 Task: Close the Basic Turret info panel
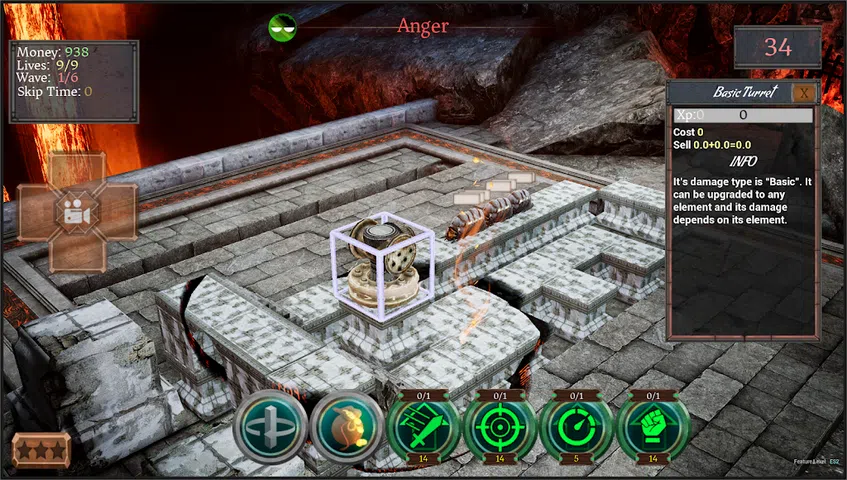point(803,93)
